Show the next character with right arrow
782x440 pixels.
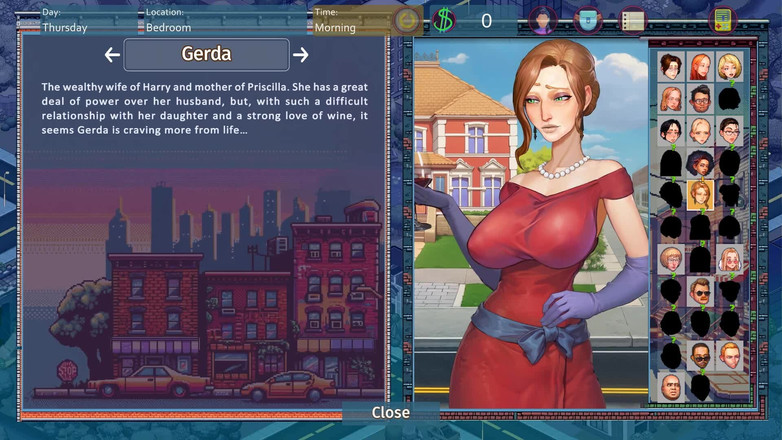point(300,55)
